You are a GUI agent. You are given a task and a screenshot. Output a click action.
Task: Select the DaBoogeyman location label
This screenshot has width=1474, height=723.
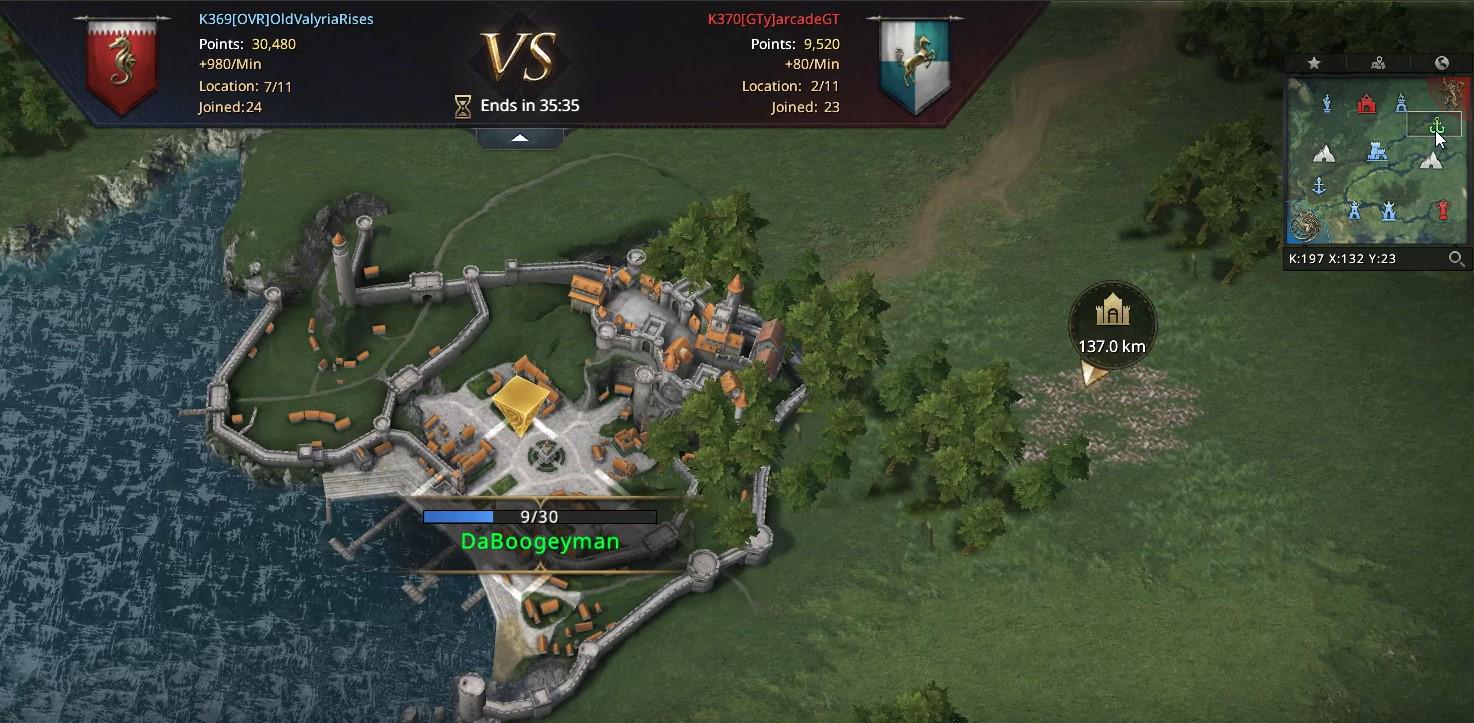coord(540,542)
